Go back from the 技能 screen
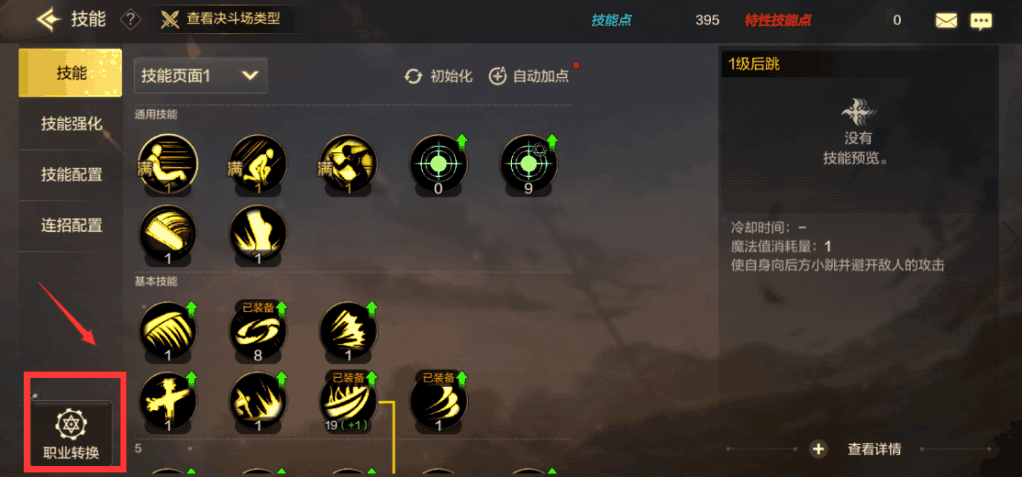The width and height of the screenshot is (1022, 477). pyautogui.click(x=49, y=20)
